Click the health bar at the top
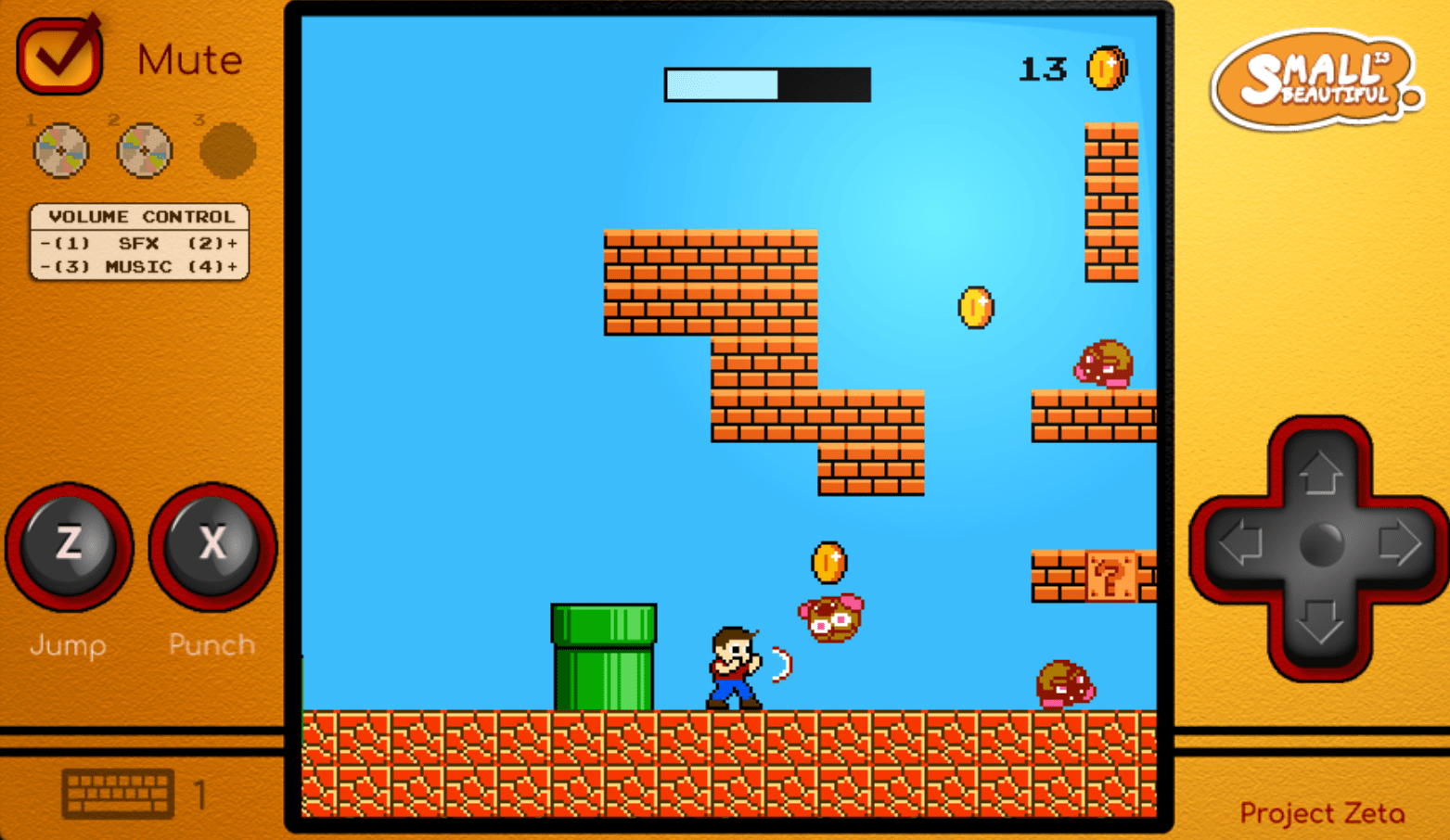The image size is (1450, 840). [766, 84]
